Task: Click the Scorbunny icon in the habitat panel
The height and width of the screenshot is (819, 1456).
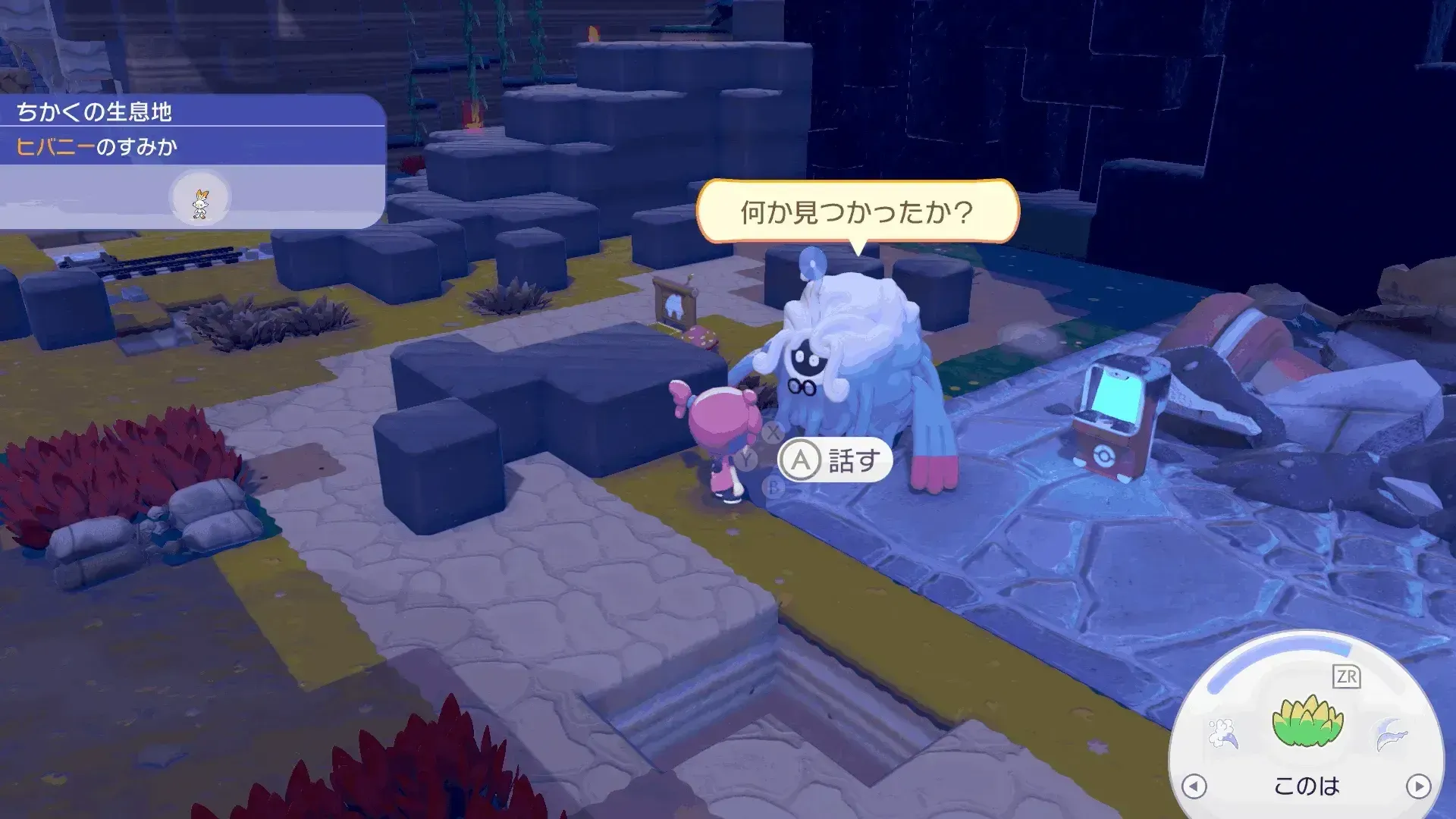Action: pyautogui.click(x=199, y=198)
